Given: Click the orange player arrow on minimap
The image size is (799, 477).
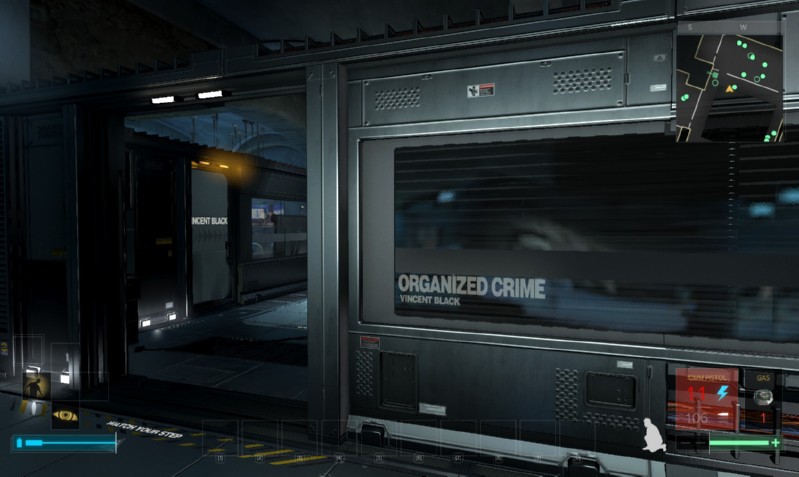Looking at the screenshot, I should click(x=731, y=89).
